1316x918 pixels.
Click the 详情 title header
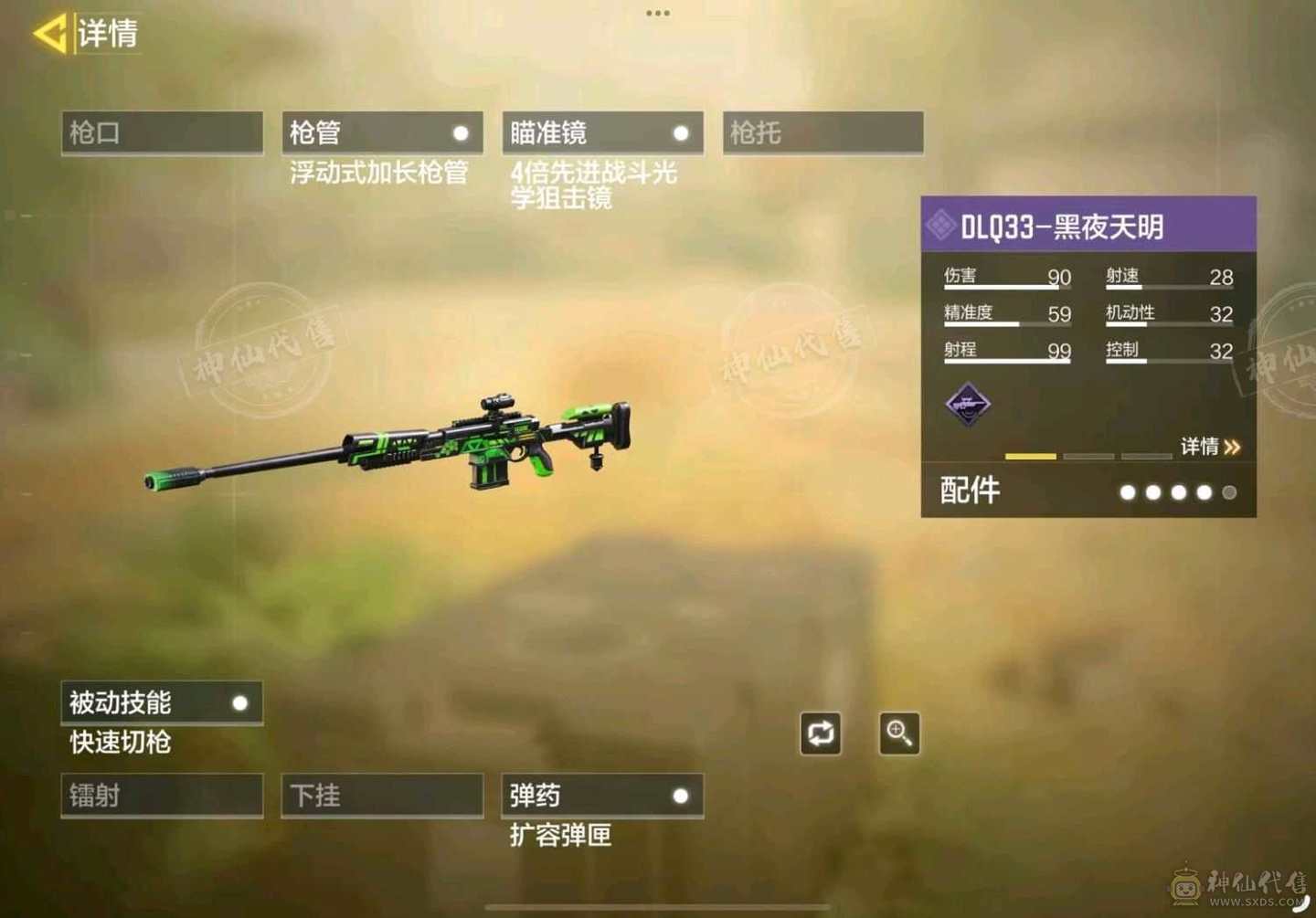click(x=108, y=35)
